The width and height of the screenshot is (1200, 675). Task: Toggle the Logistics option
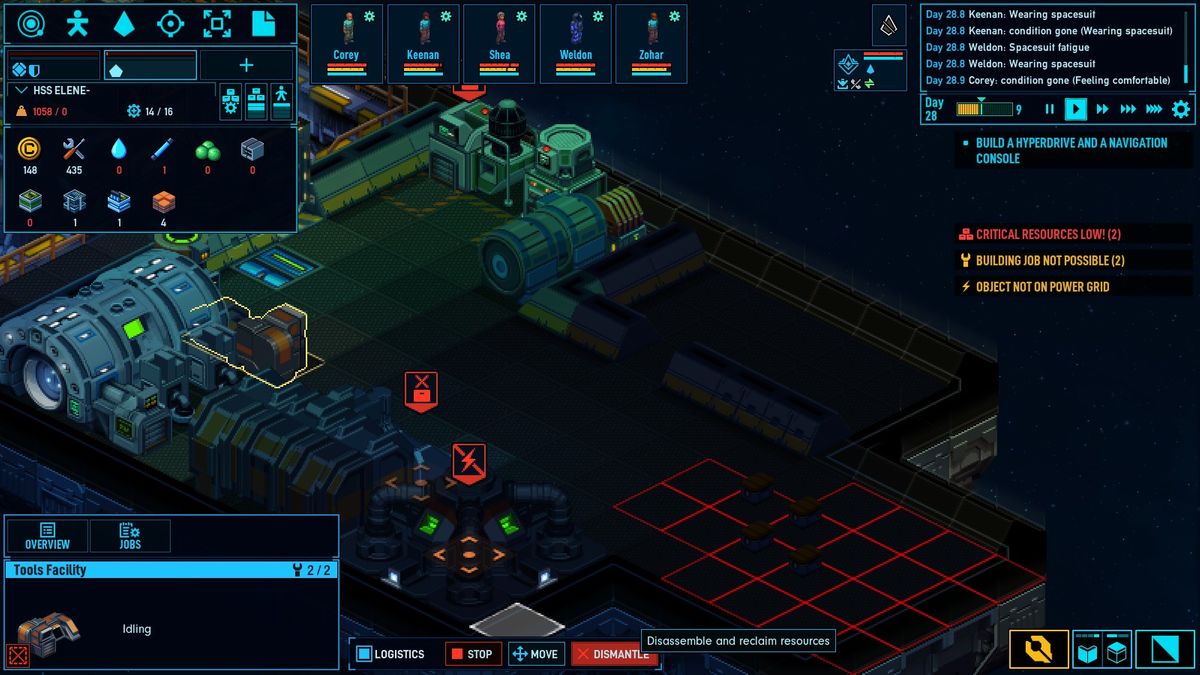(x=391, y=654)
